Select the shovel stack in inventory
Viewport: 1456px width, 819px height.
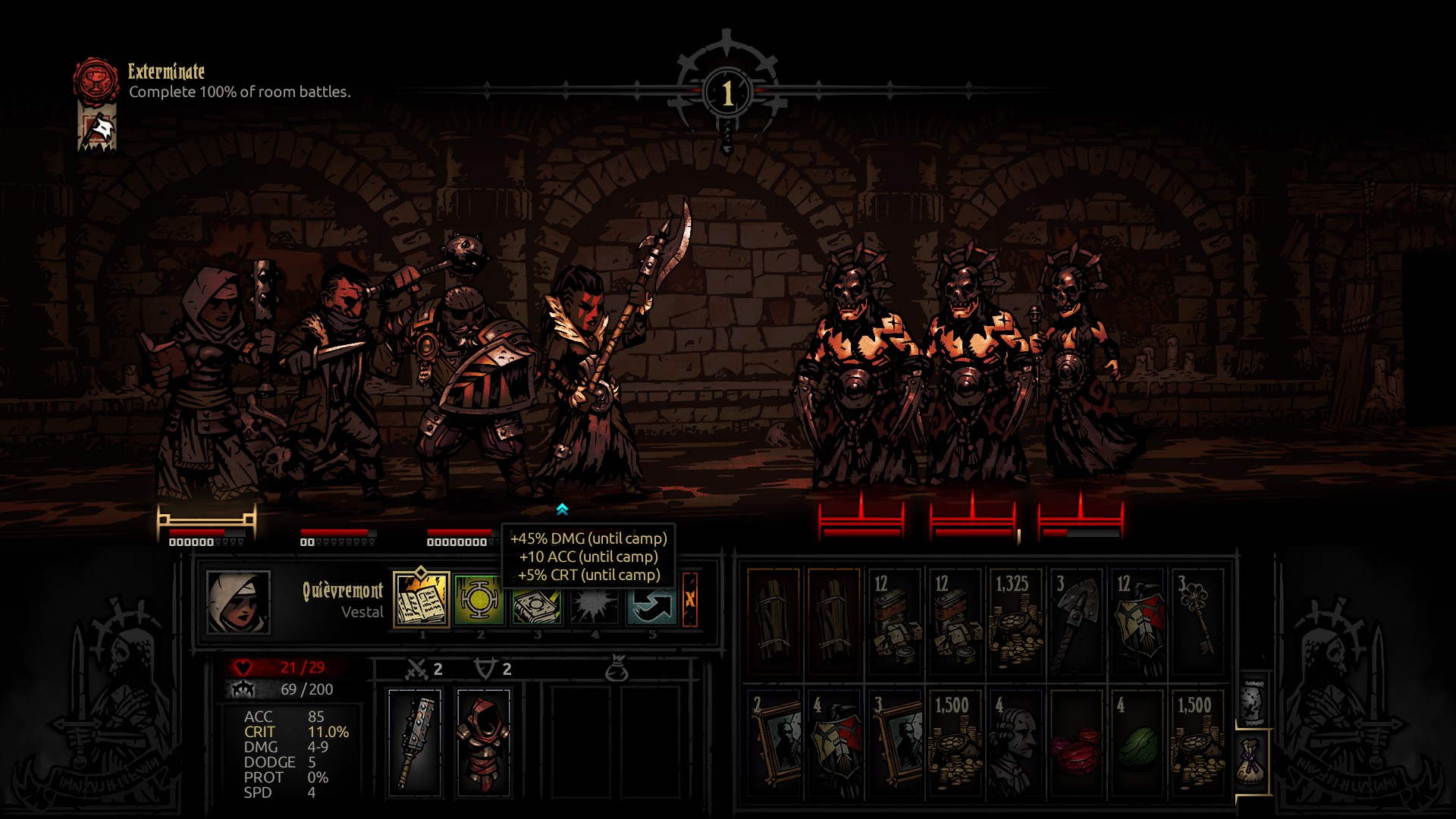pos(1076,621)
